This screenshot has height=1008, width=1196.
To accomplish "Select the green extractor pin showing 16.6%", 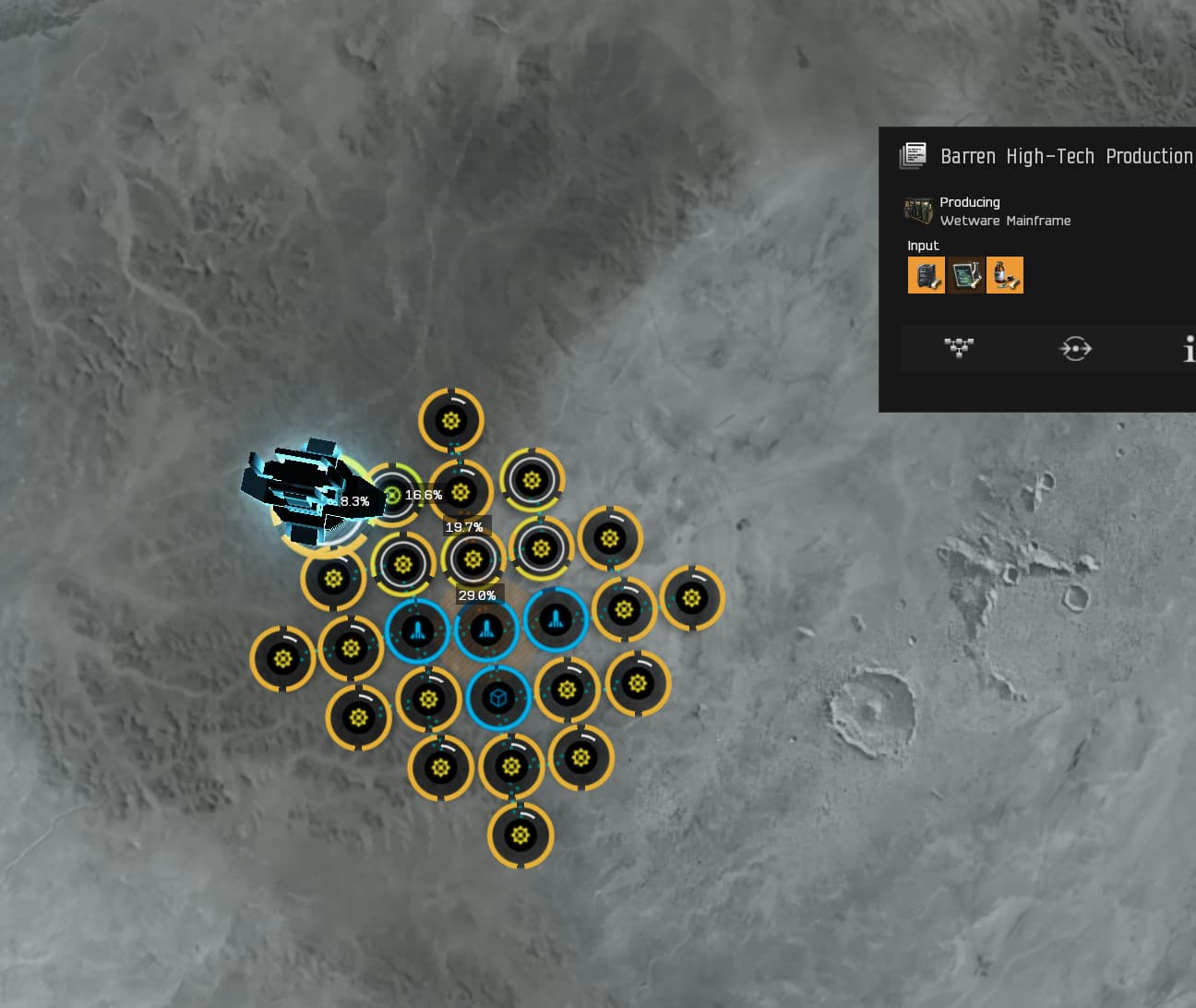I will (x=393, y=496).
